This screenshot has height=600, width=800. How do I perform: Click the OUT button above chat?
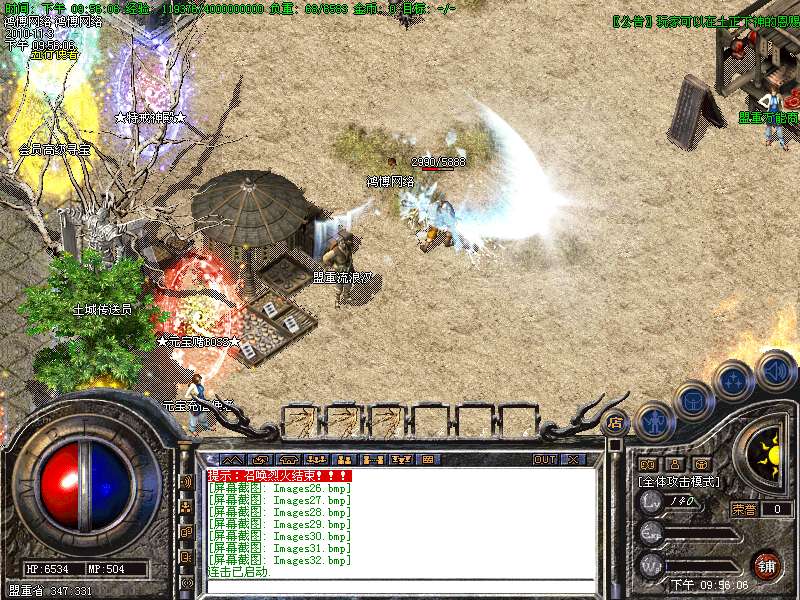click(544, 459)
